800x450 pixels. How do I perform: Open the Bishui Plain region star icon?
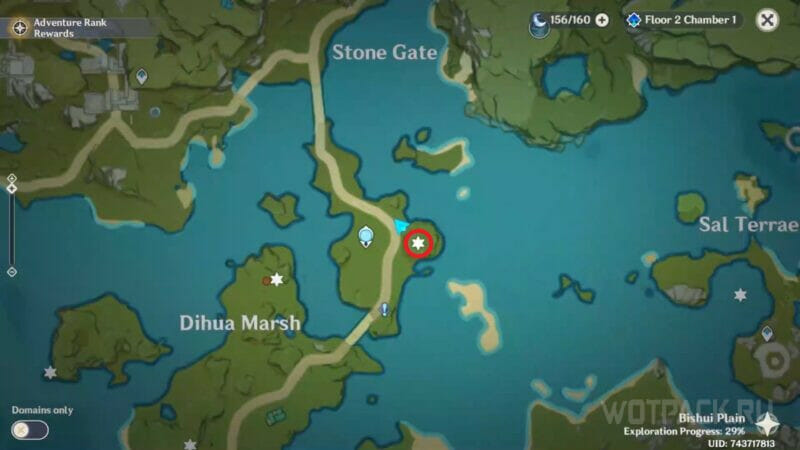click(768, 424)
